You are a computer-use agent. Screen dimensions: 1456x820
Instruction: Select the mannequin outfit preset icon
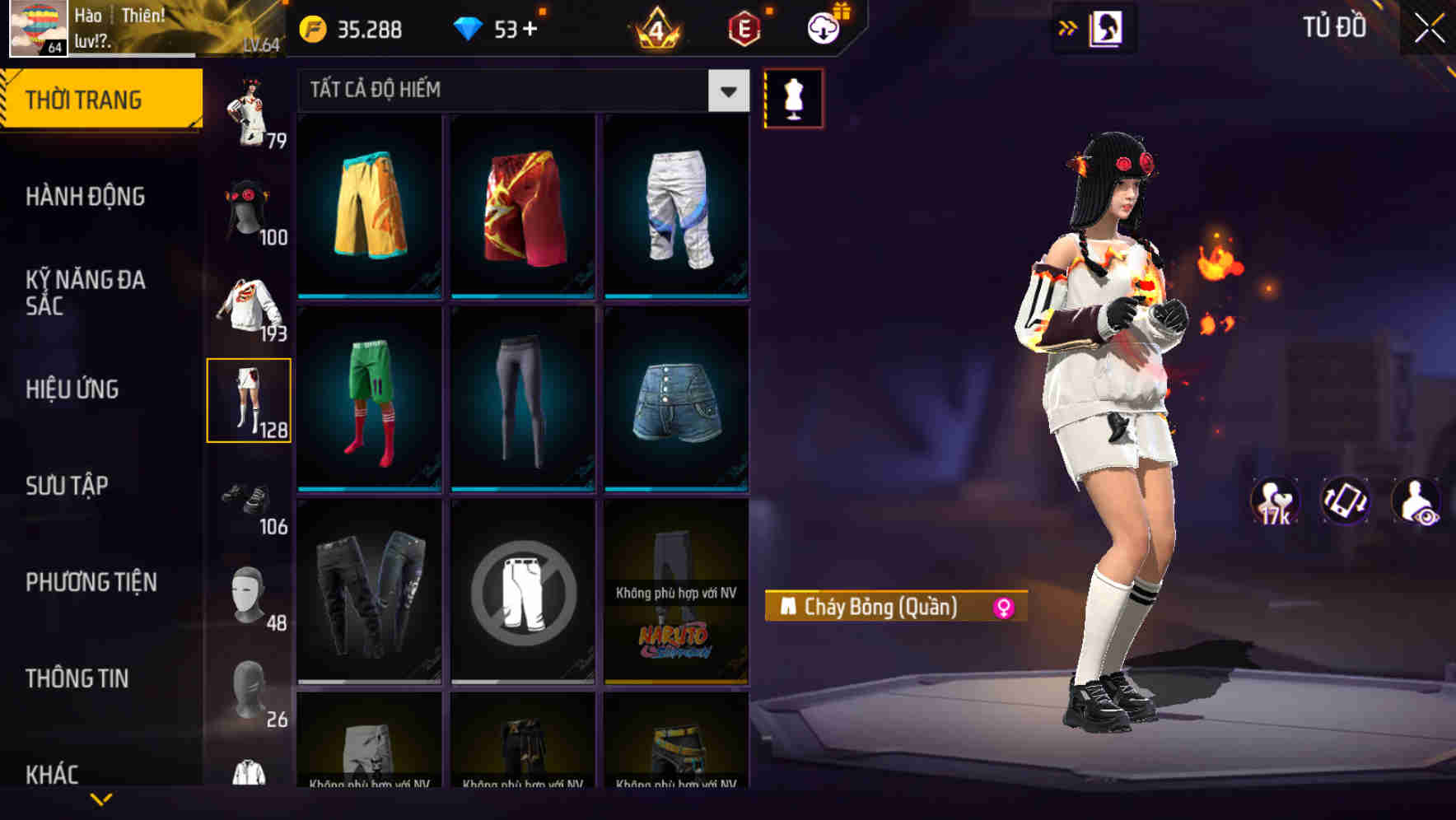(793, 97)
